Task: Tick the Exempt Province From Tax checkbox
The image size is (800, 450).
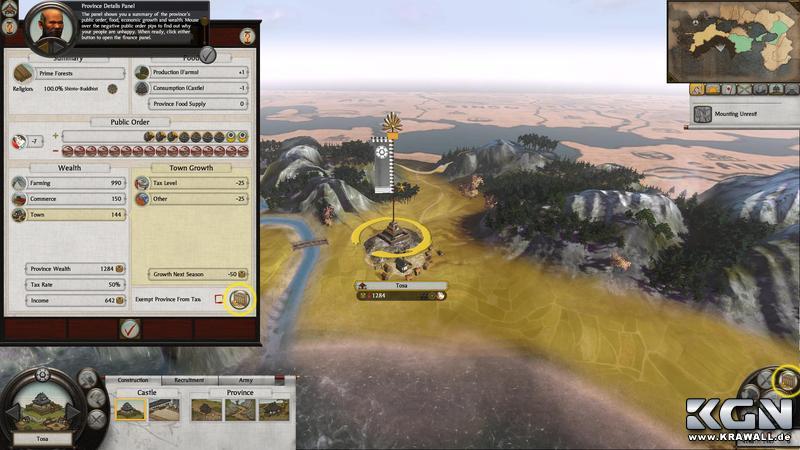Action: (219, 299)
